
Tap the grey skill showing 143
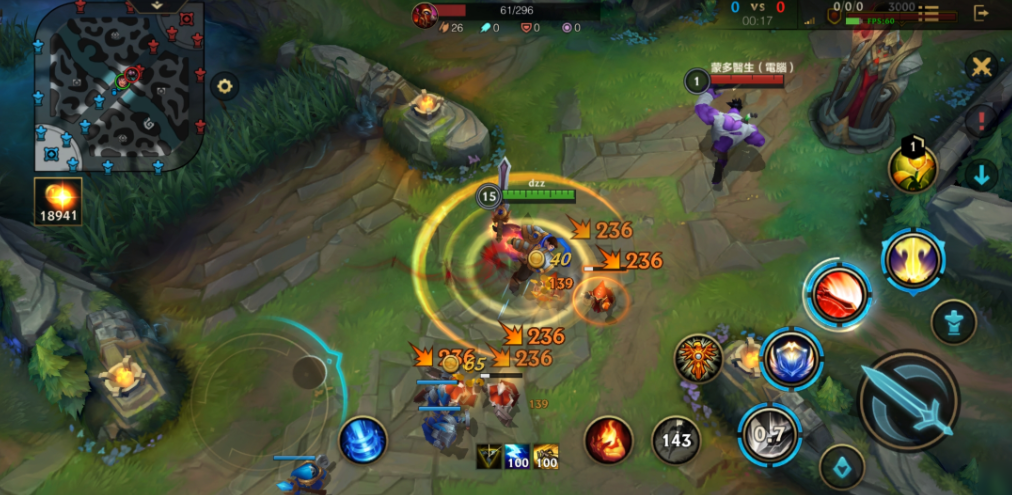[x=676, y=440]
